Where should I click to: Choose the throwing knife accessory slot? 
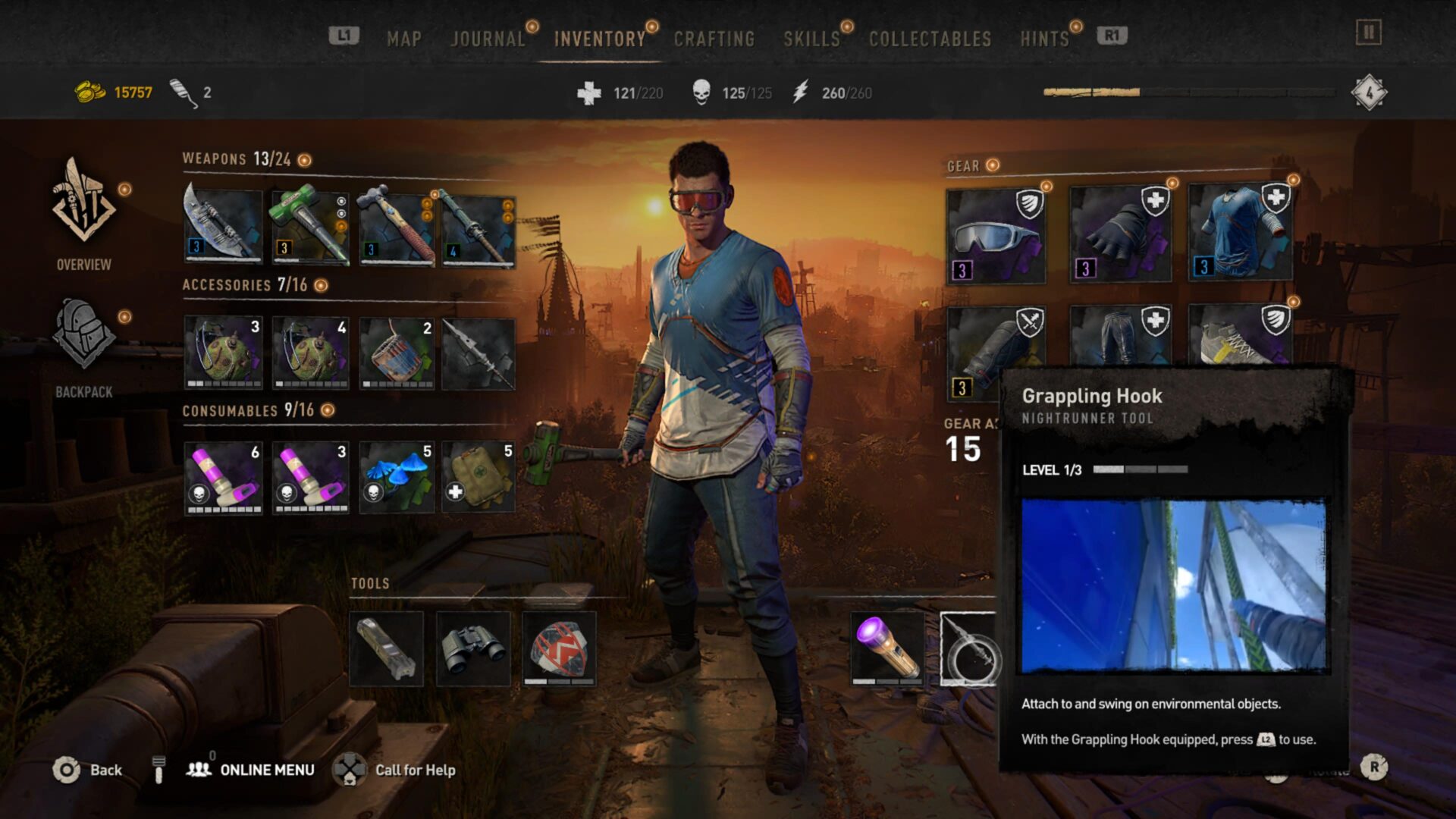[x=479, y=354]
